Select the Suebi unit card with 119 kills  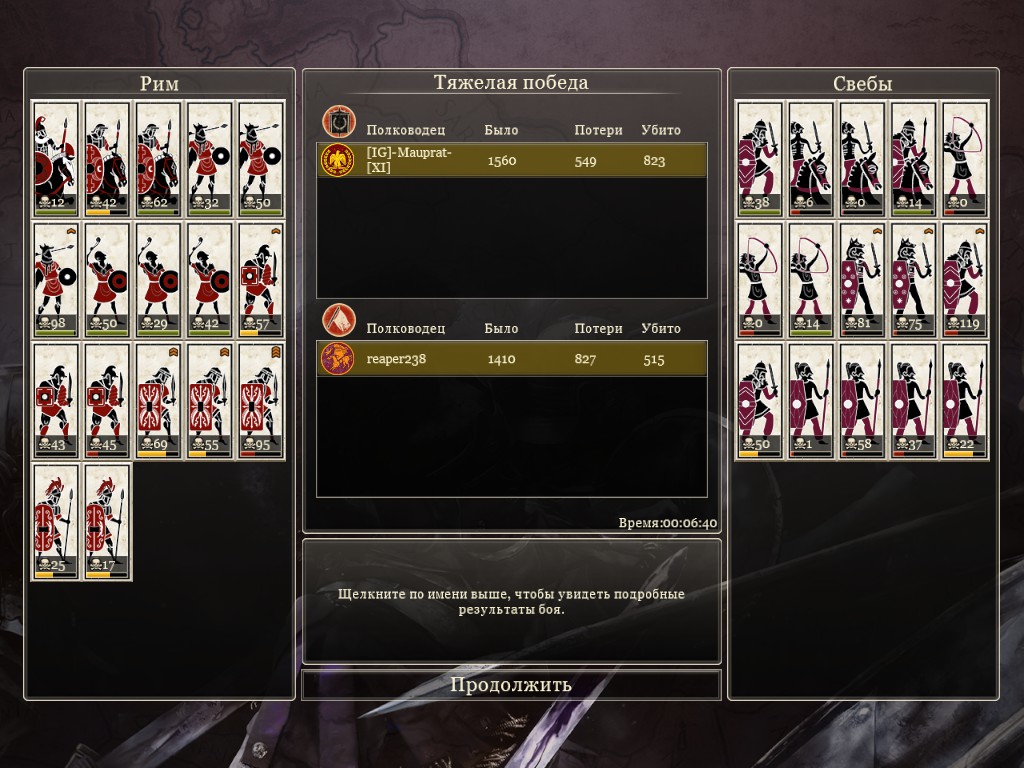coord(965,280)
